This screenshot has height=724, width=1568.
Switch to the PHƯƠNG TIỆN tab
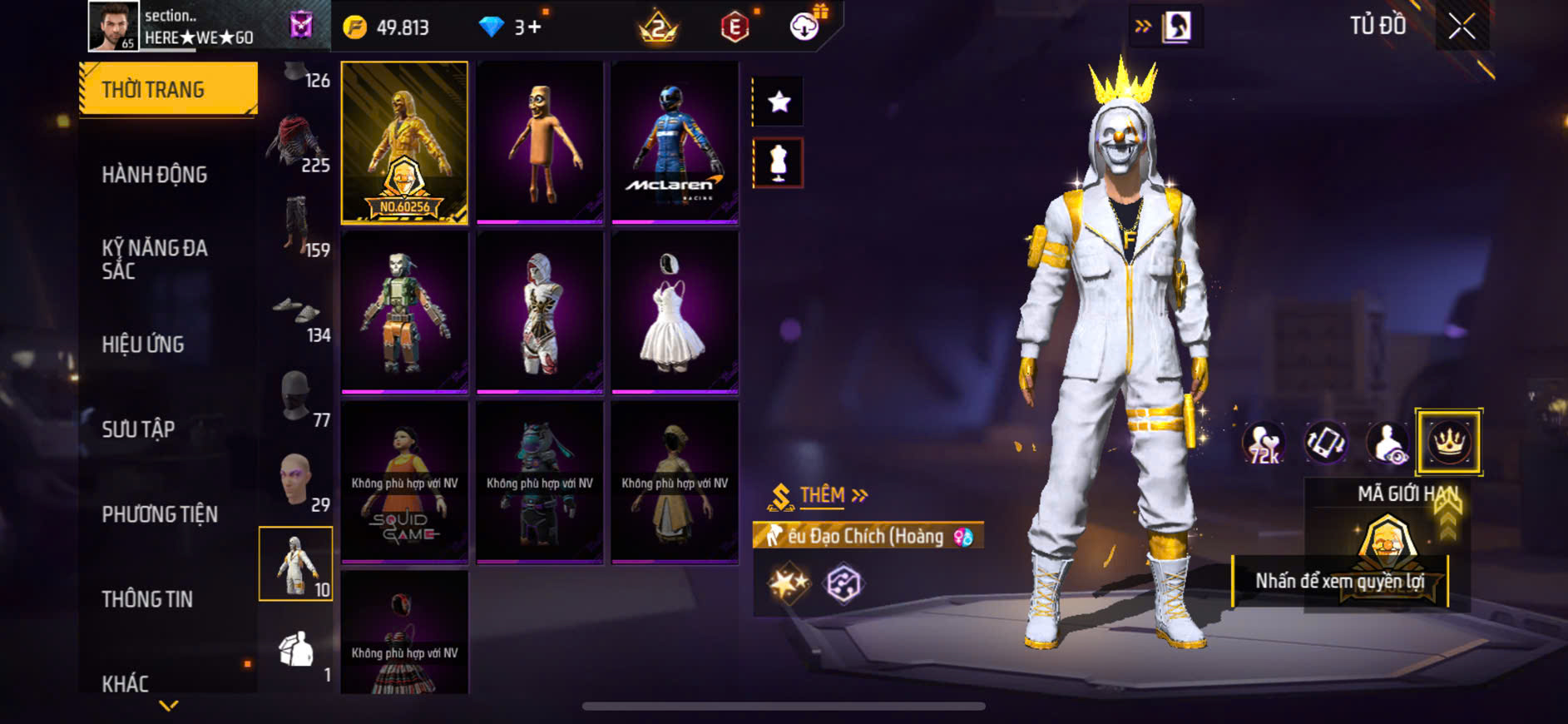pos(160,514)
